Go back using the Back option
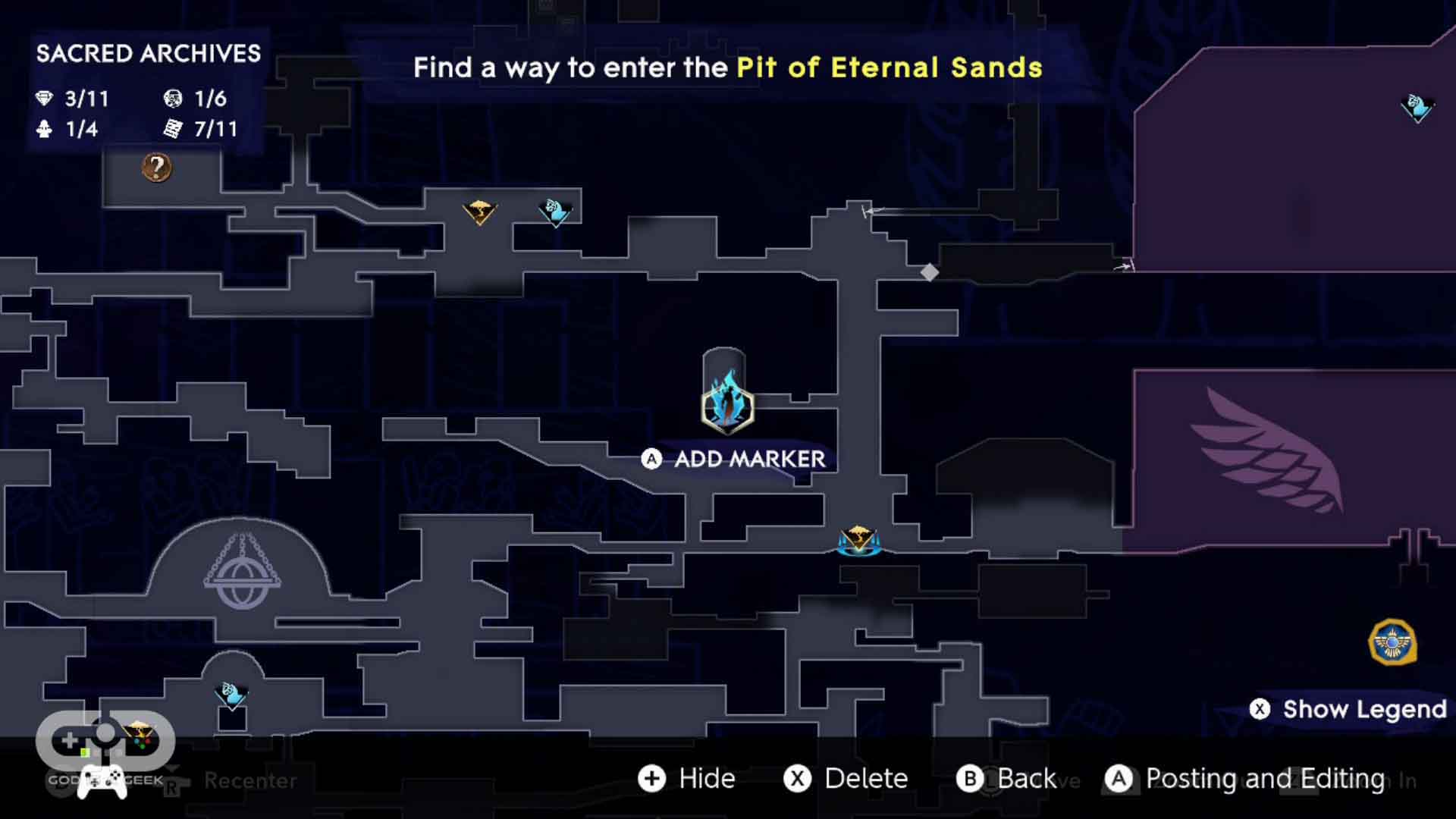The image size is (1456, 819). point(1006,778)
